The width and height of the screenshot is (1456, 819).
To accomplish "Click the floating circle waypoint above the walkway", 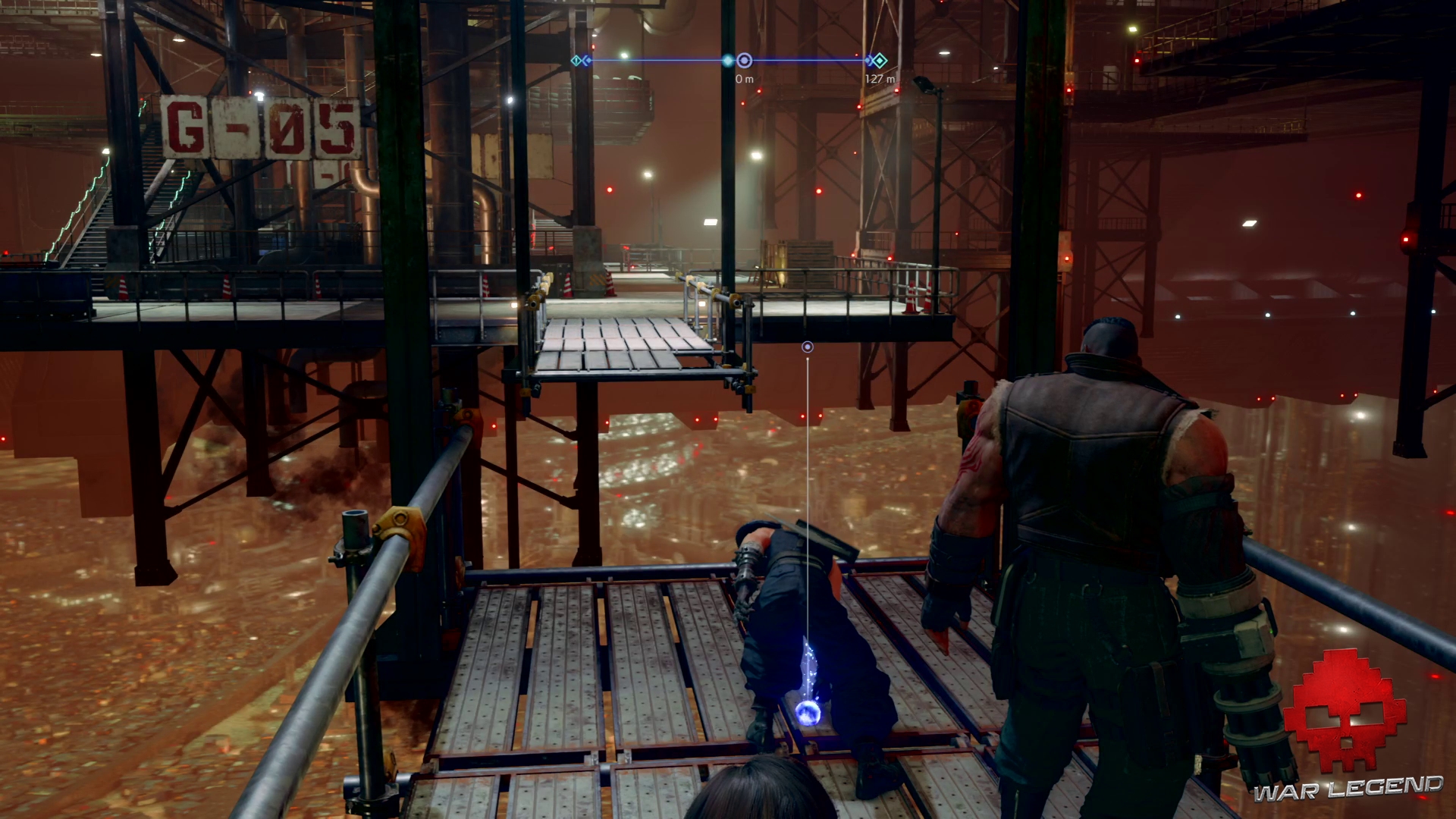I will coord(808,347).
